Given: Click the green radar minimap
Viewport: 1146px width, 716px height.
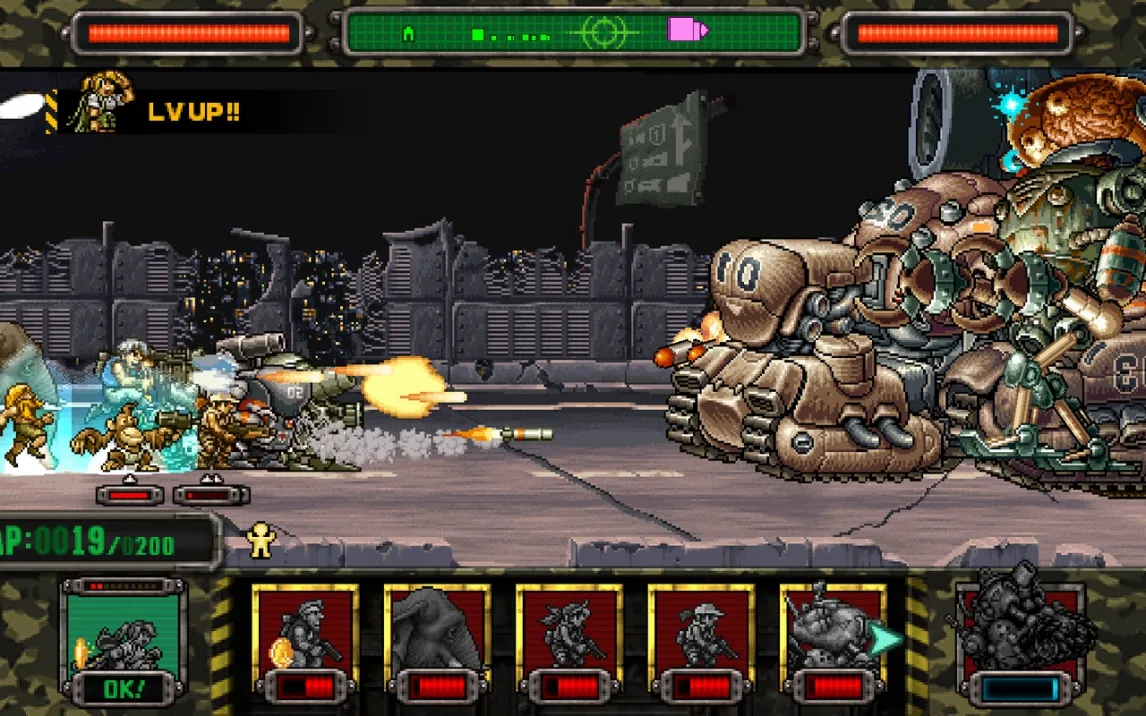Looking at the screenshot, I should (574, 33).
